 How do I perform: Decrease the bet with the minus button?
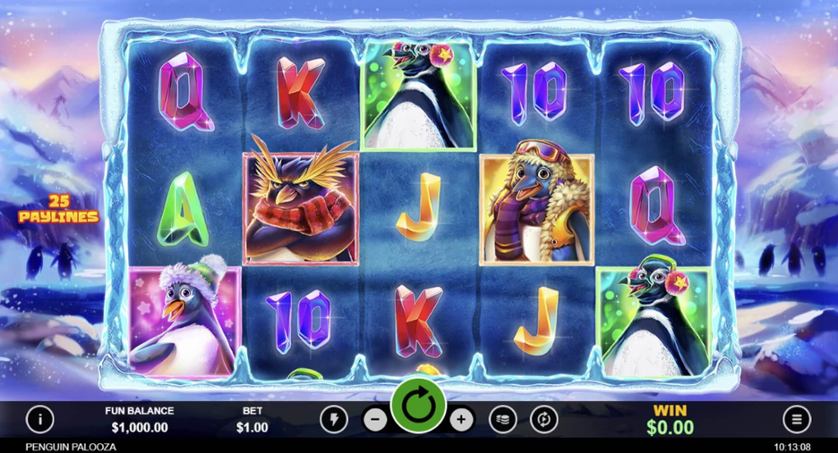(374, 418)
